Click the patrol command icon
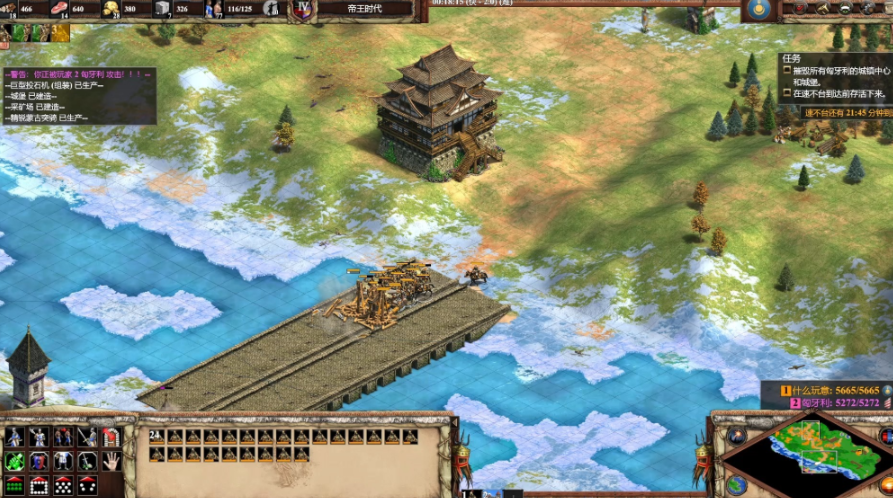 point(62,461)
